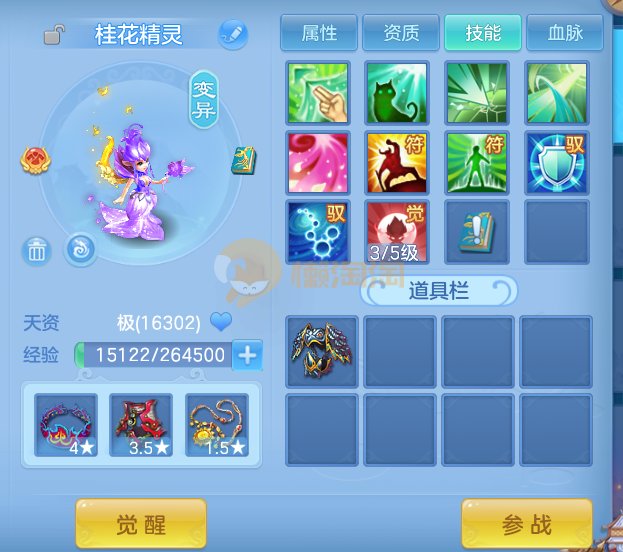Image resolution: width=623 pixels, height=552 pixels.
Task: Open the blue swirl icon near pet
Action: click(x=80, y=249)
